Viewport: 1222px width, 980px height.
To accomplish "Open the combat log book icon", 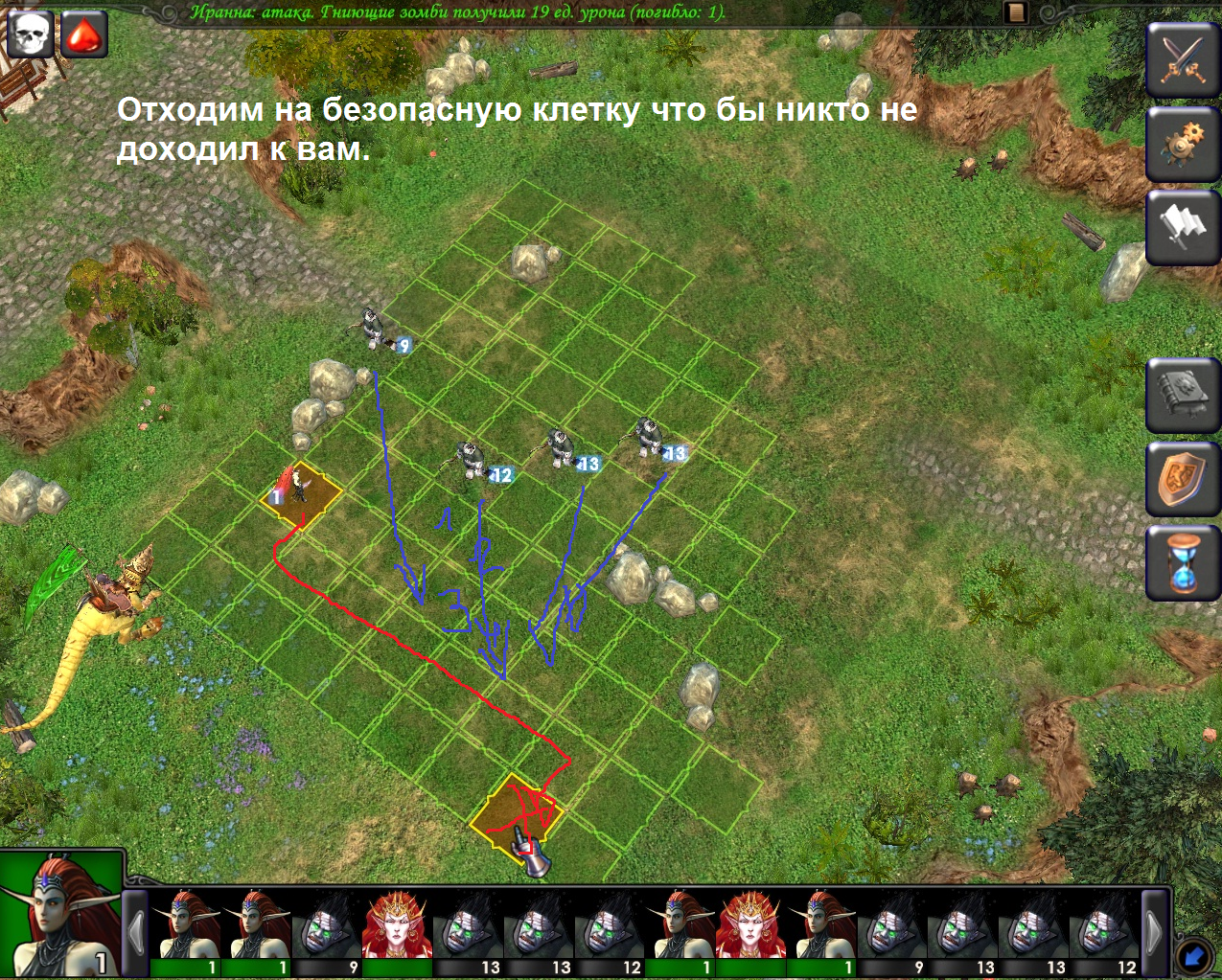I will coord(1016,12).
